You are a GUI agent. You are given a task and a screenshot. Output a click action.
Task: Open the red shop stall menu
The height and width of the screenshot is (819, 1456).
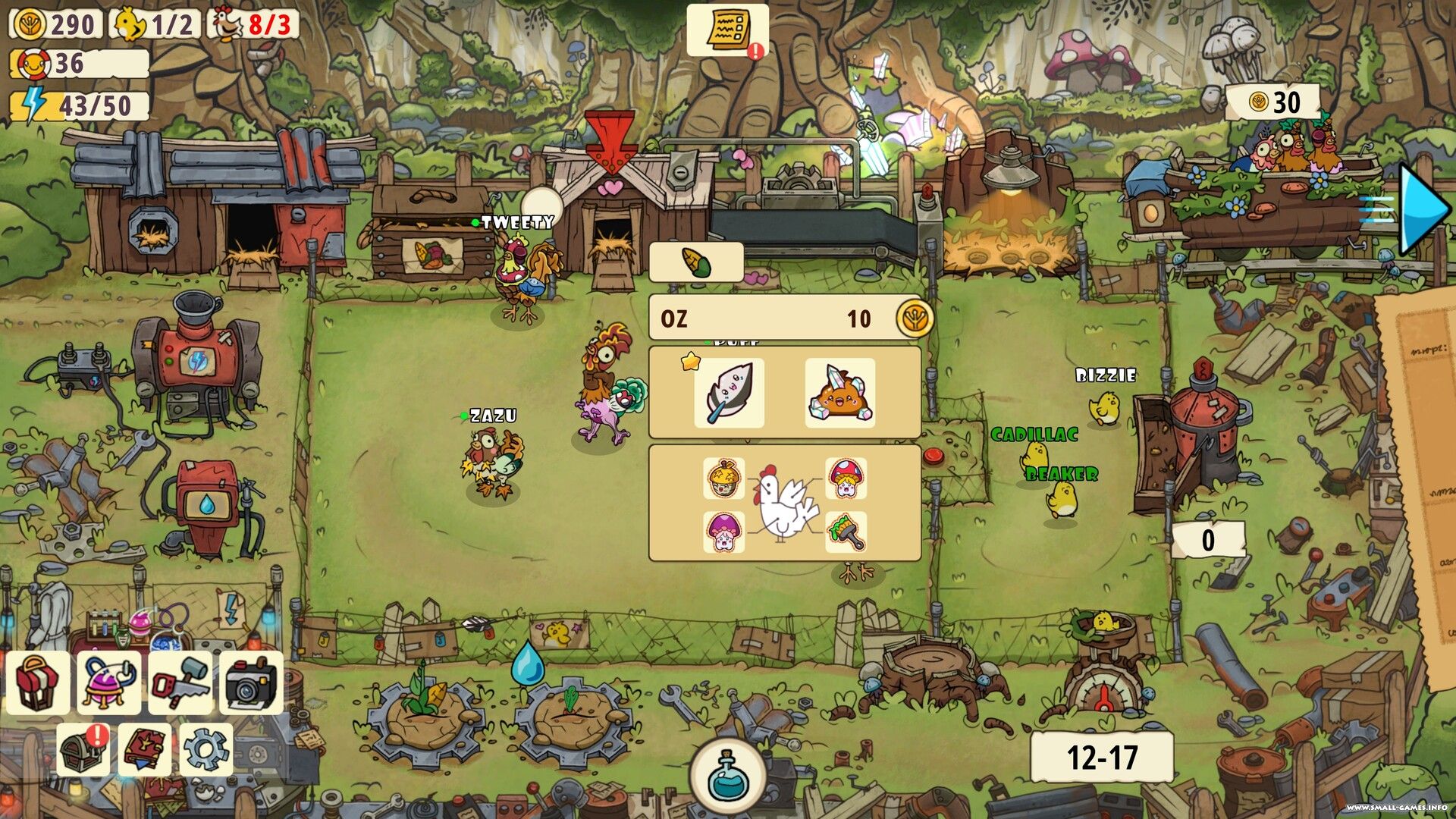38,682
